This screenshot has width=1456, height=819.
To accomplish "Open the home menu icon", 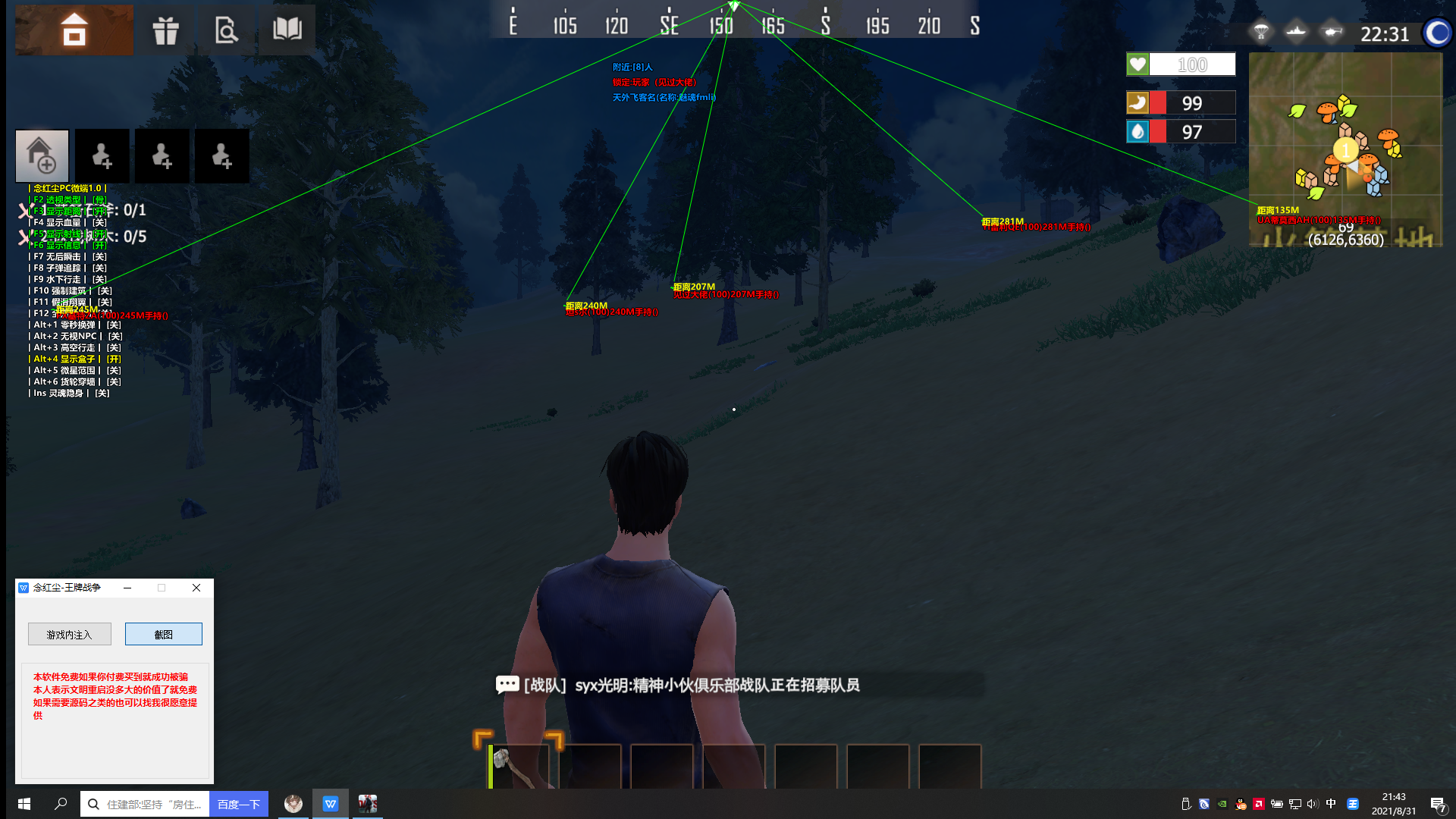I will [74, 30].
